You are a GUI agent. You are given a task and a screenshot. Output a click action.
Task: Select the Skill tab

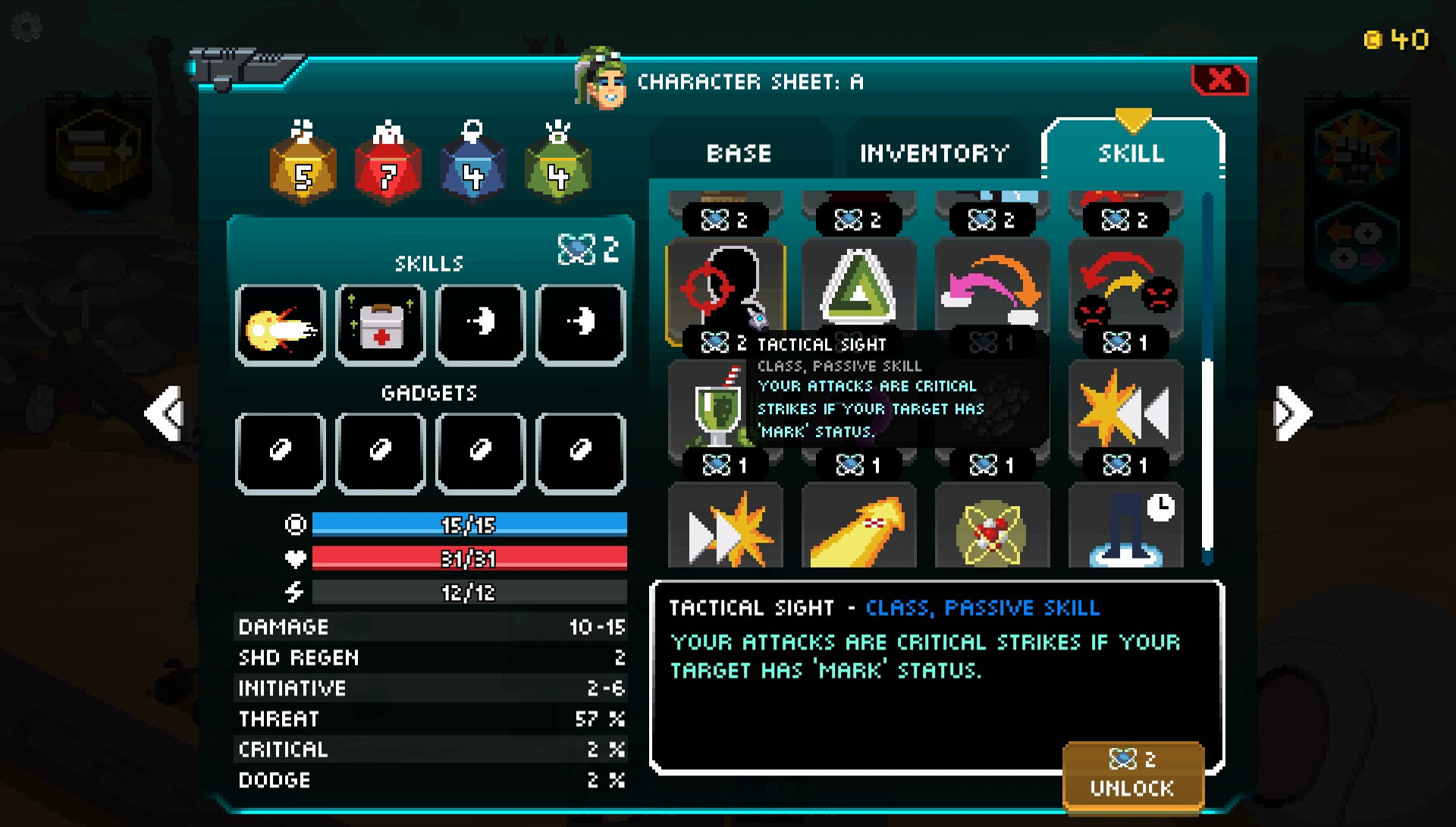coord(1131,153)
